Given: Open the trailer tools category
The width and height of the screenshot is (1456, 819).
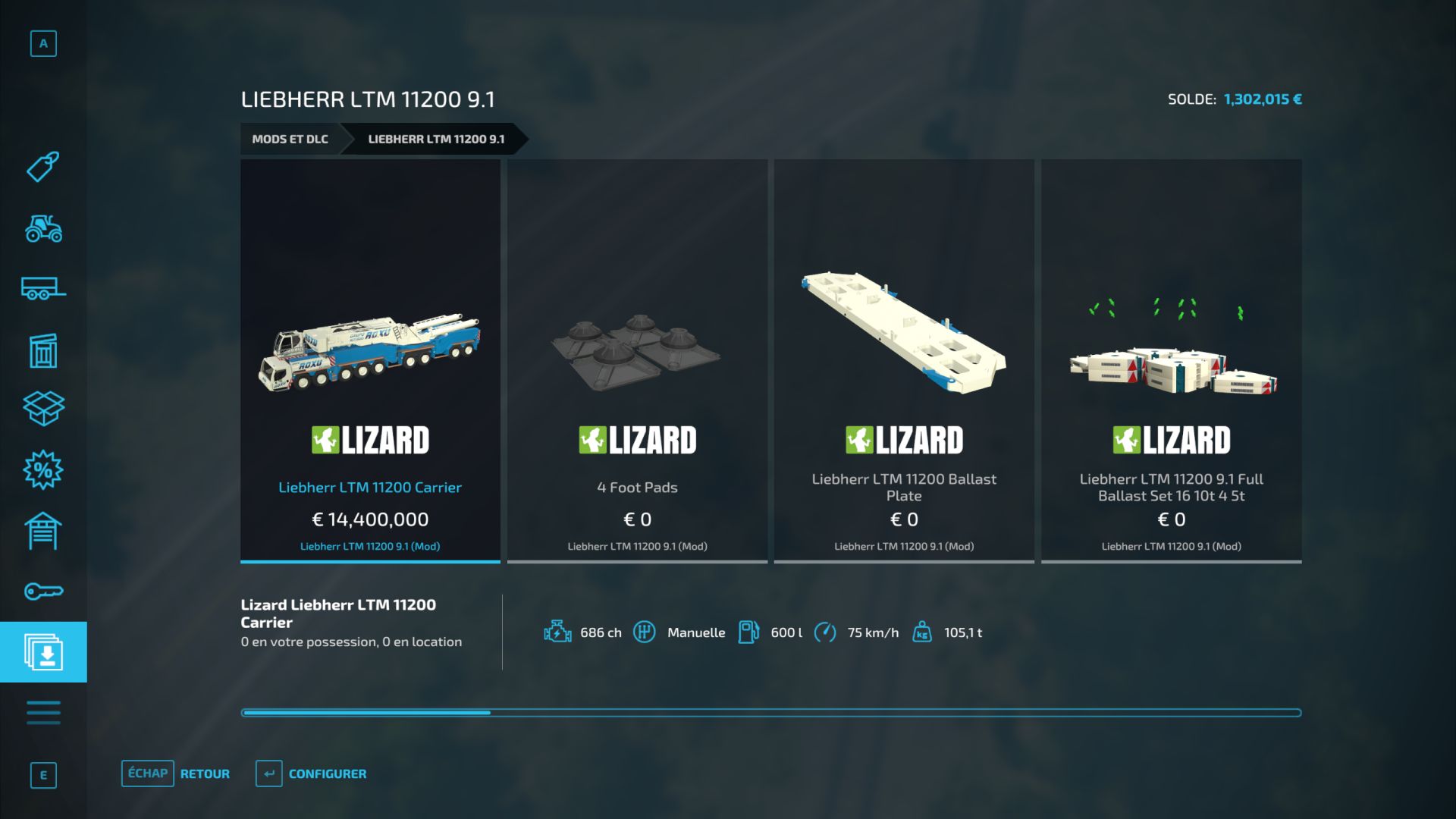Looking at the screenshot, I should tap(43, 289).
